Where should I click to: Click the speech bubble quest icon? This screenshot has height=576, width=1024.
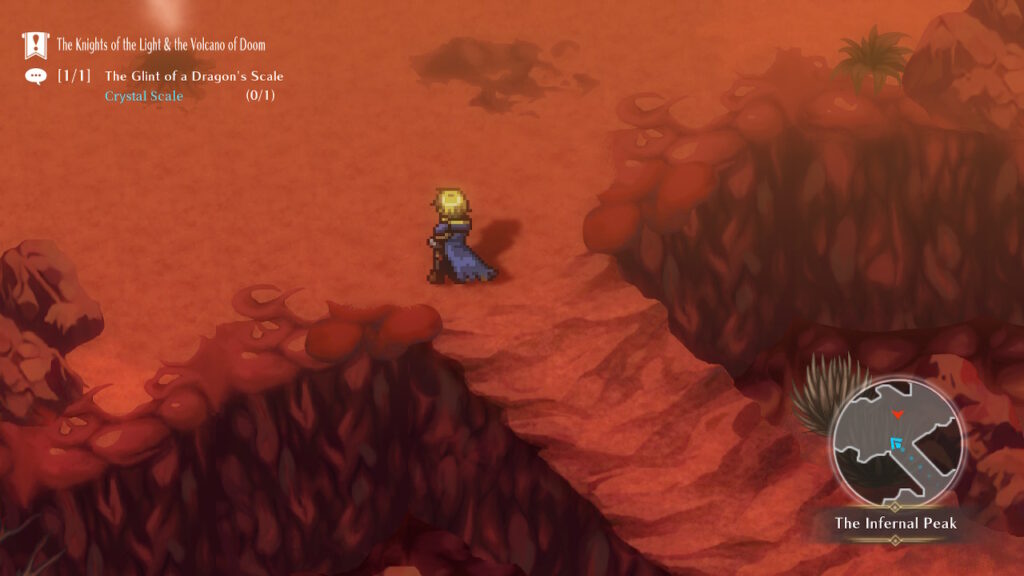(x=36, y=76)
